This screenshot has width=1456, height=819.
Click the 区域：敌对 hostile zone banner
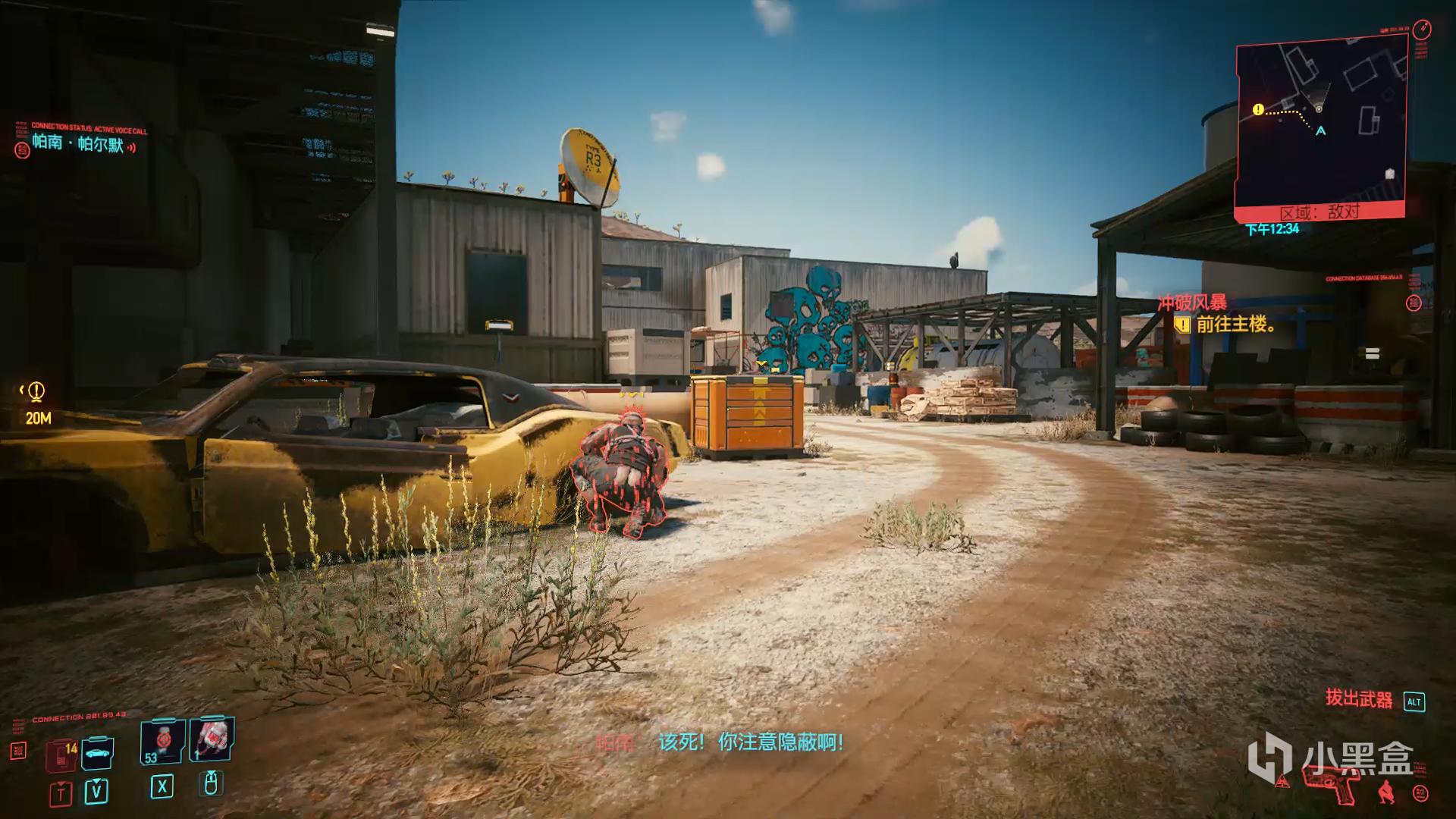(1319, 212)
